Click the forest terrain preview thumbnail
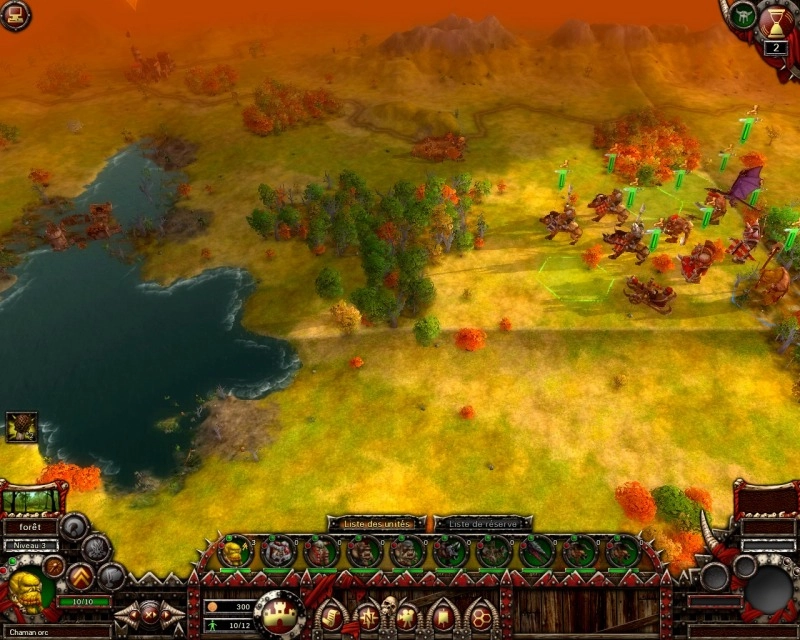800x640 pixels. [x=30, y=501]
